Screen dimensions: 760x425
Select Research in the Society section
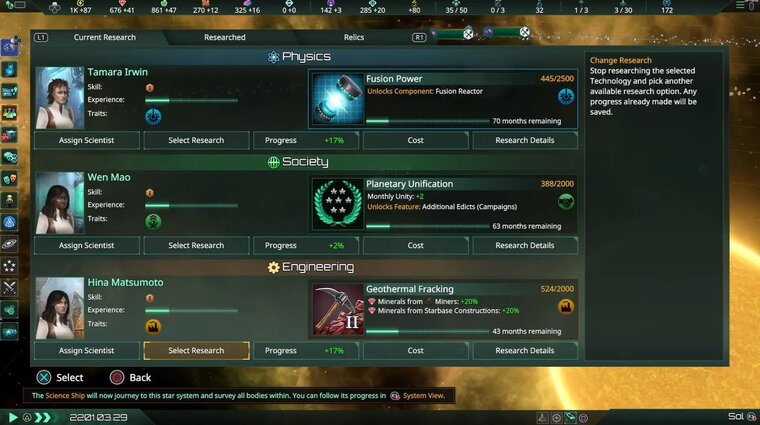[196, 245]
